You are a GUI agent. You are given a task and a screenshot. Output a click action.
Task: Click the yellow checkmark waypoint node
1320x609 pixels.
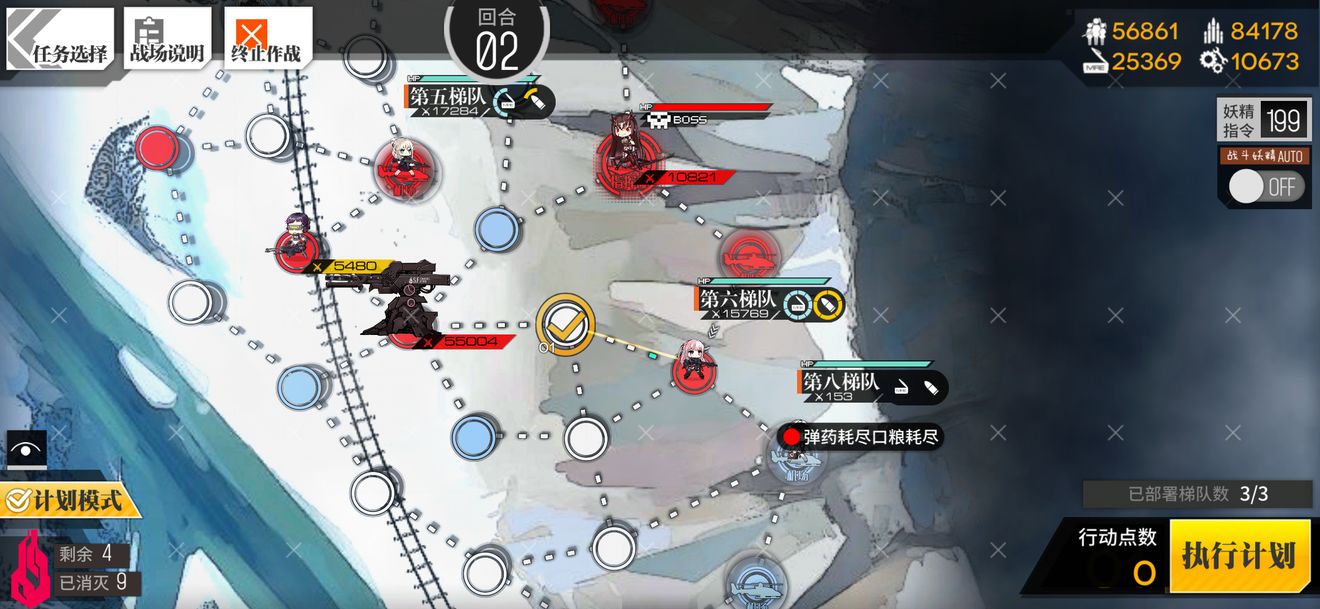tap(566, 323)
